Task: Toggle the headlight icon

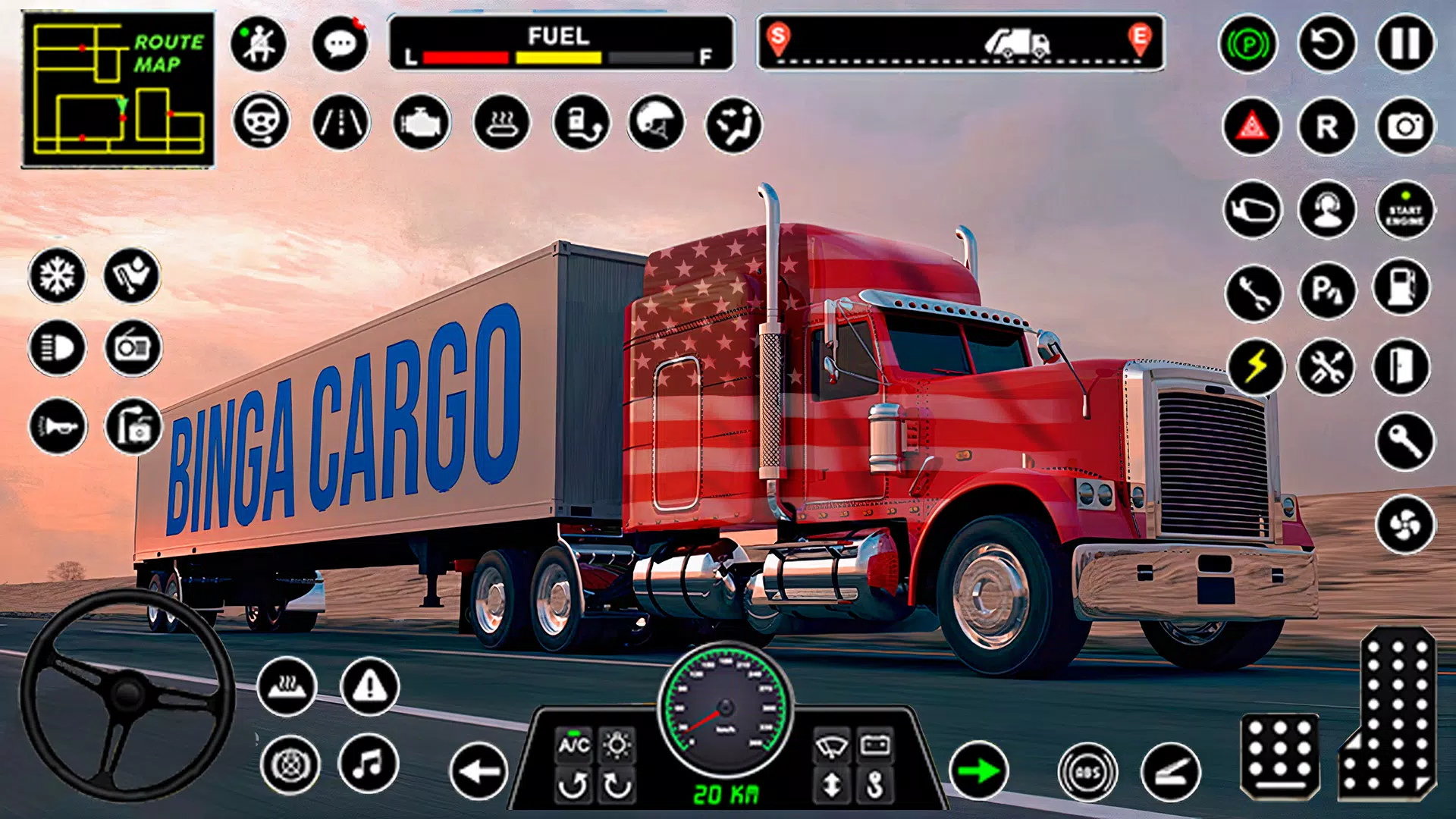Action: (x=57, y=348)
